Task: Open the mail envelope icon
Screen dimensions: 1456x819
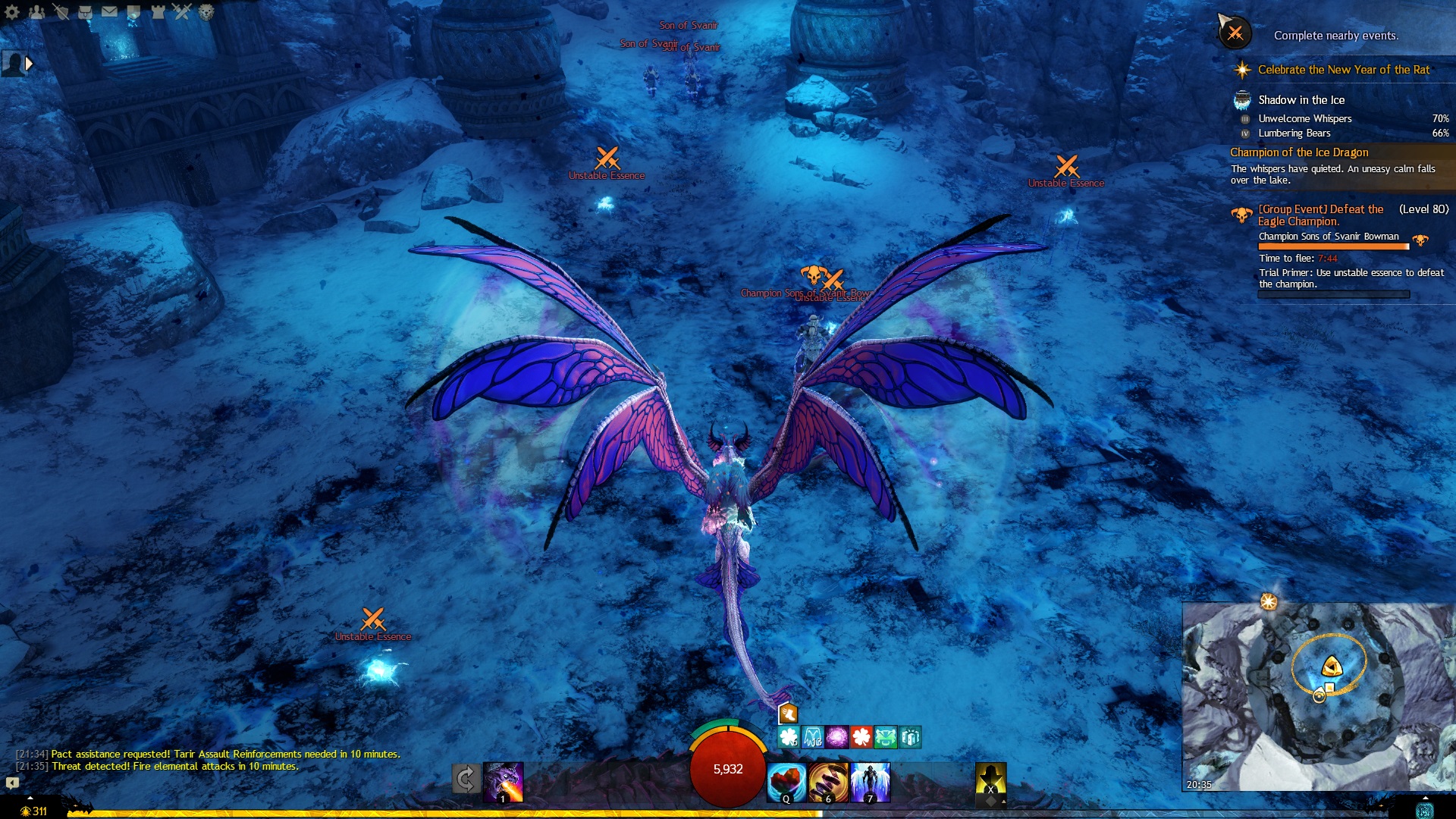Action: (x=109, y=11)
